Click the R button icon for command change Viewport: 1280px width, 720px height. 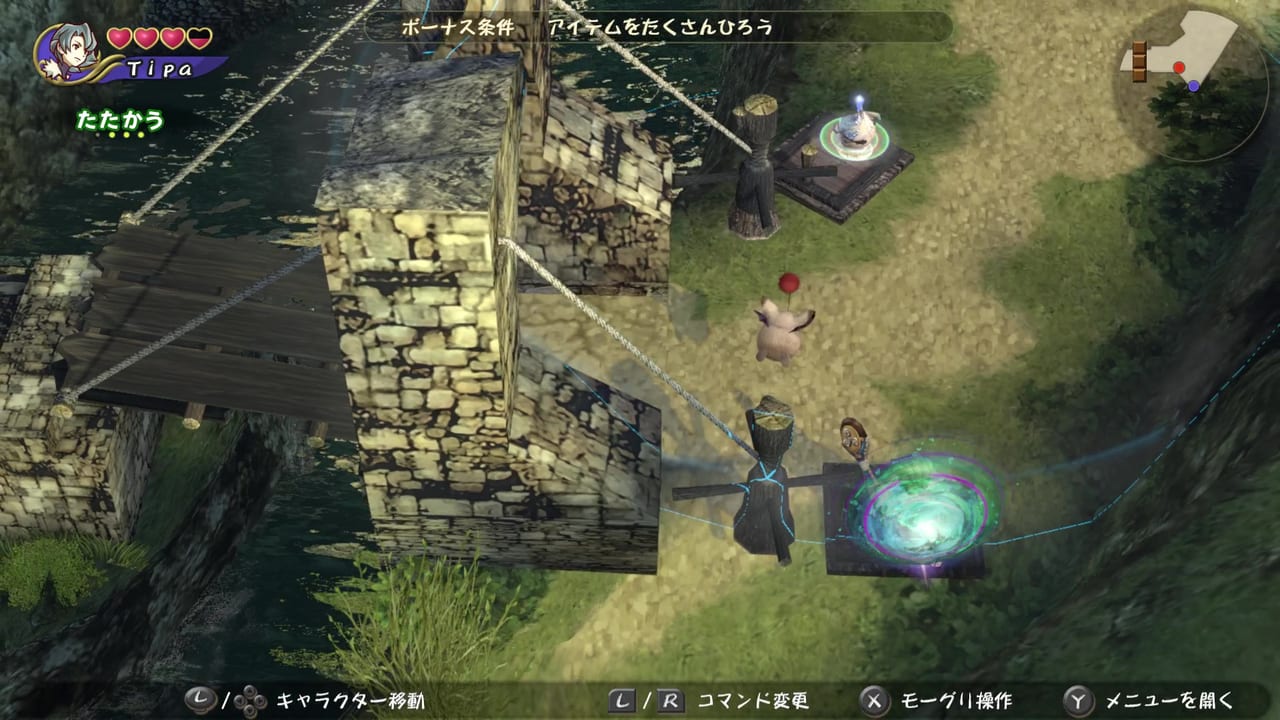coord(670,700)
